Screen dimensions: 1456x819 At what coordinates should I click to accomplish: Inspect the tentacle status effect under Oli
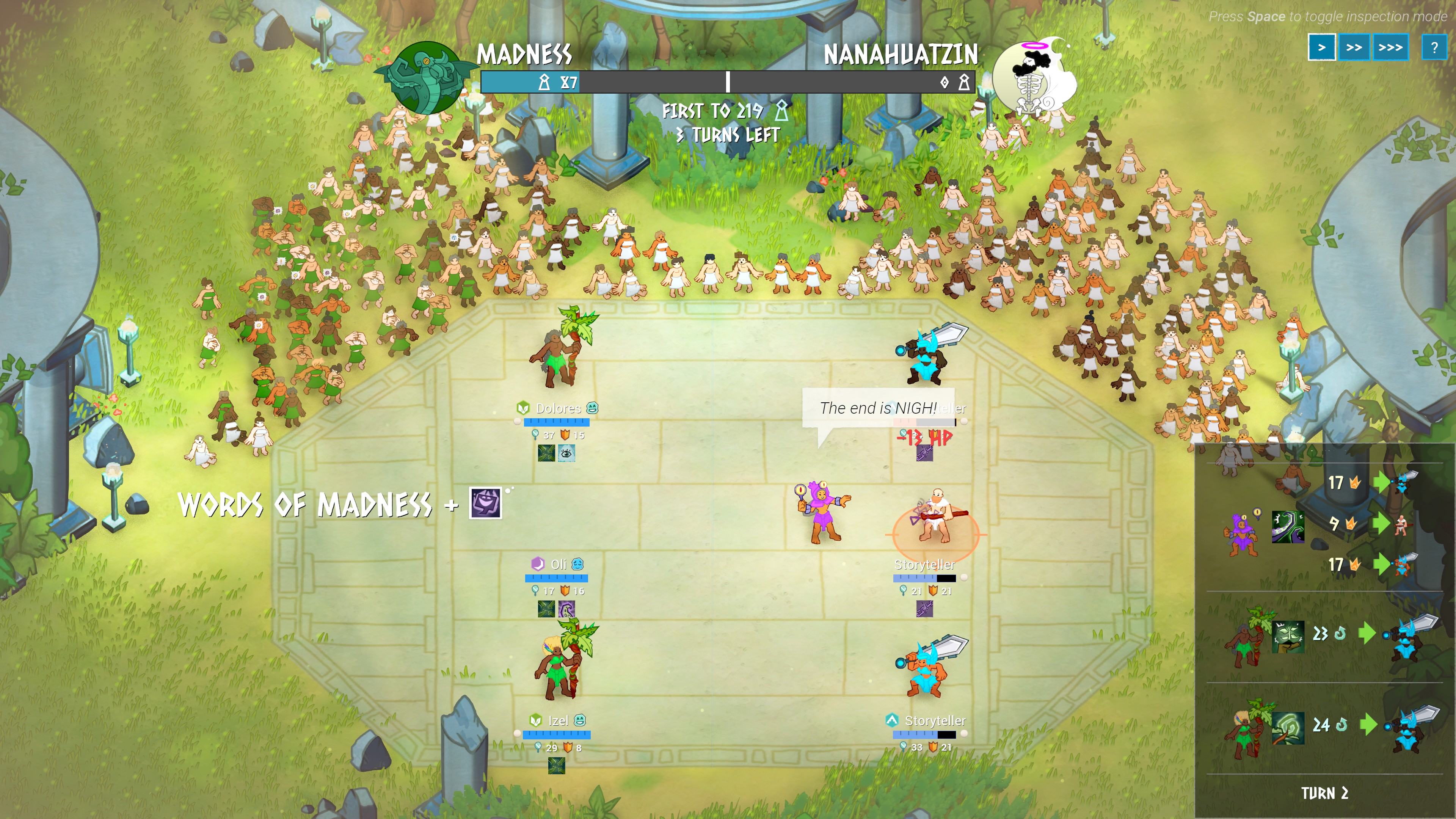(566, 609)
